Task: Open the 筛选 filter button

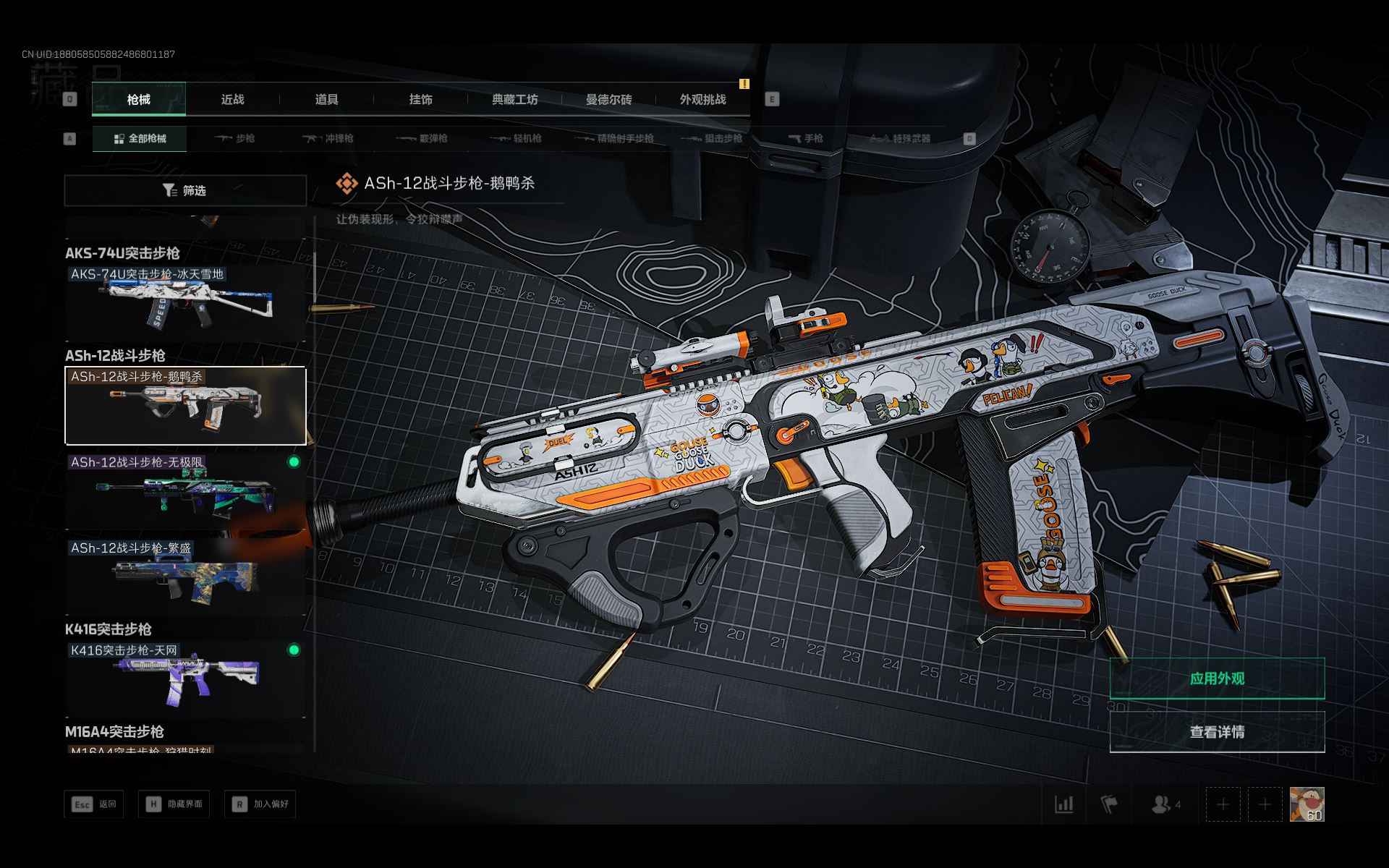Action: click(x=185, y=190)
